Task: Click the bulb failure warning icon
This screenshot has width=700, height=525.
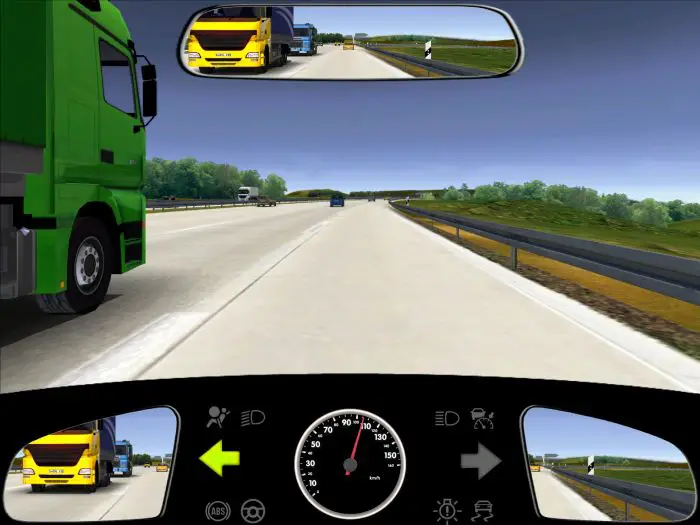Action: pyautogui.click(x=447, y=510)
